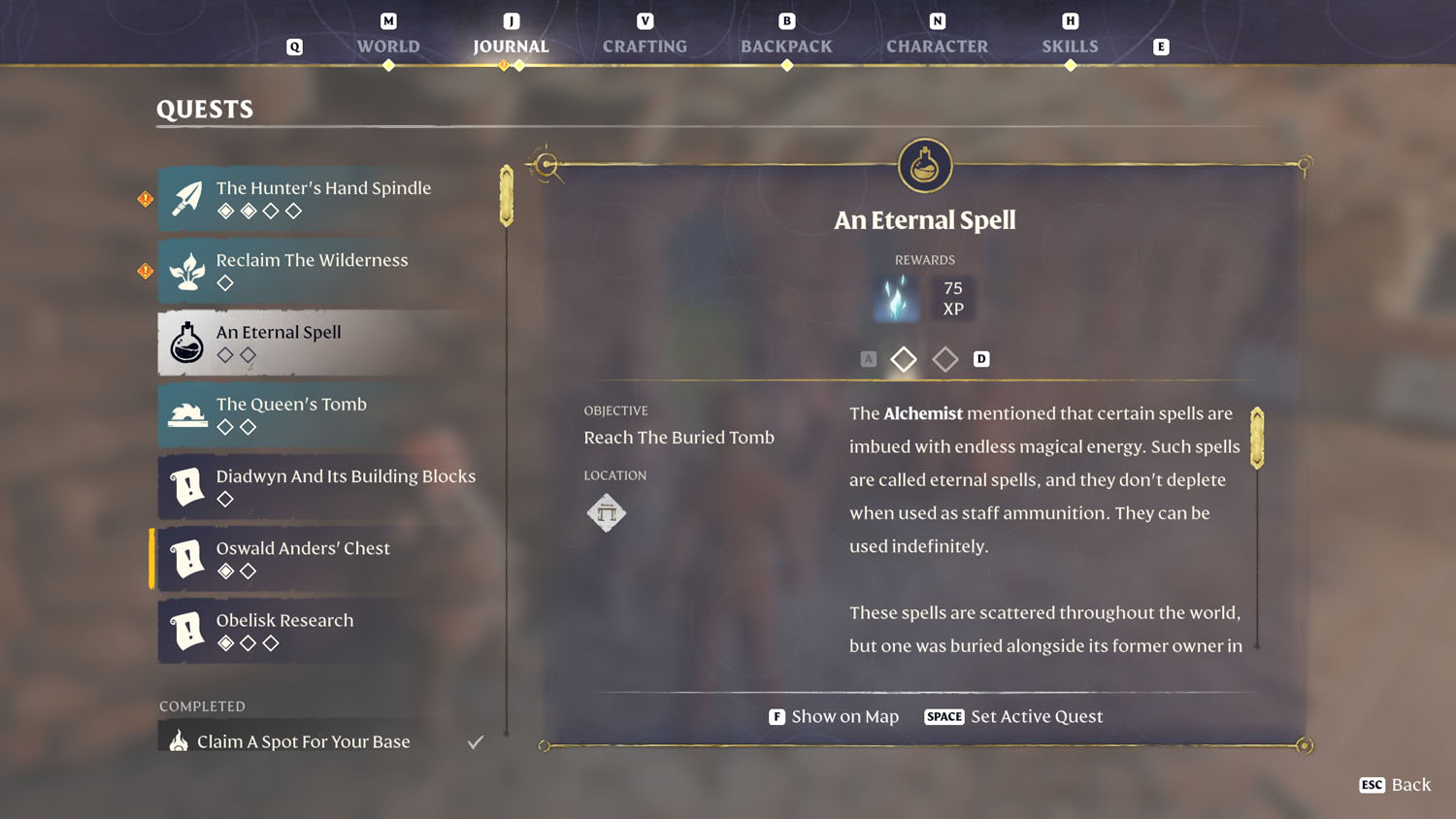The width and height of the screenshot is (1456, 819).
Task: Click the potion emblem above An Eternal Spell title
Action: point(924,165)
